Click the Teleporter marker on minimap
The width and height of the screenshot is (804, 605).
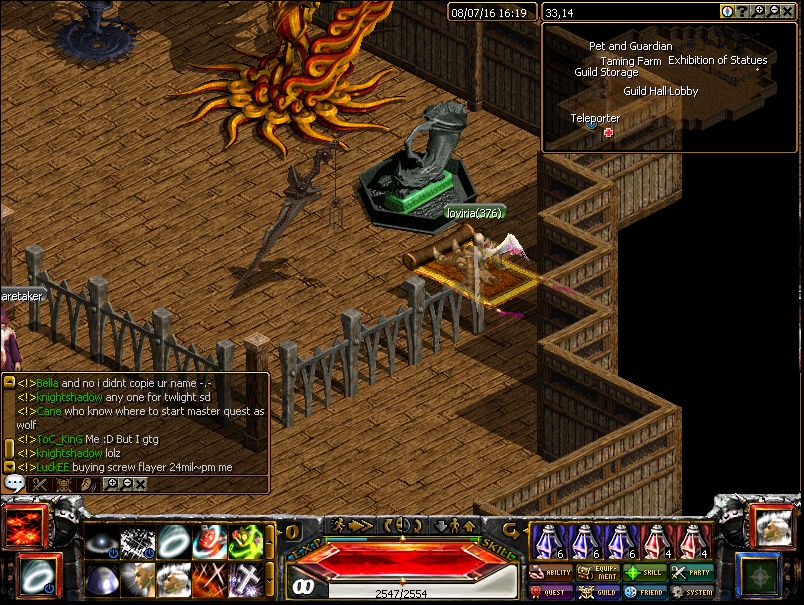608,132
